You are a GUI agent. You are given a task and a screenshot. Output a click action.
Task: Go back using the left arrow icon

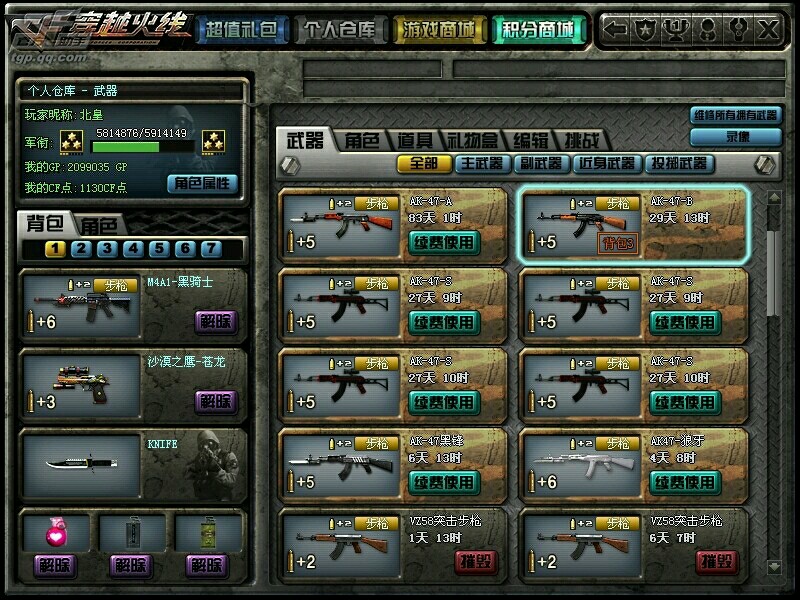[618, 30]
